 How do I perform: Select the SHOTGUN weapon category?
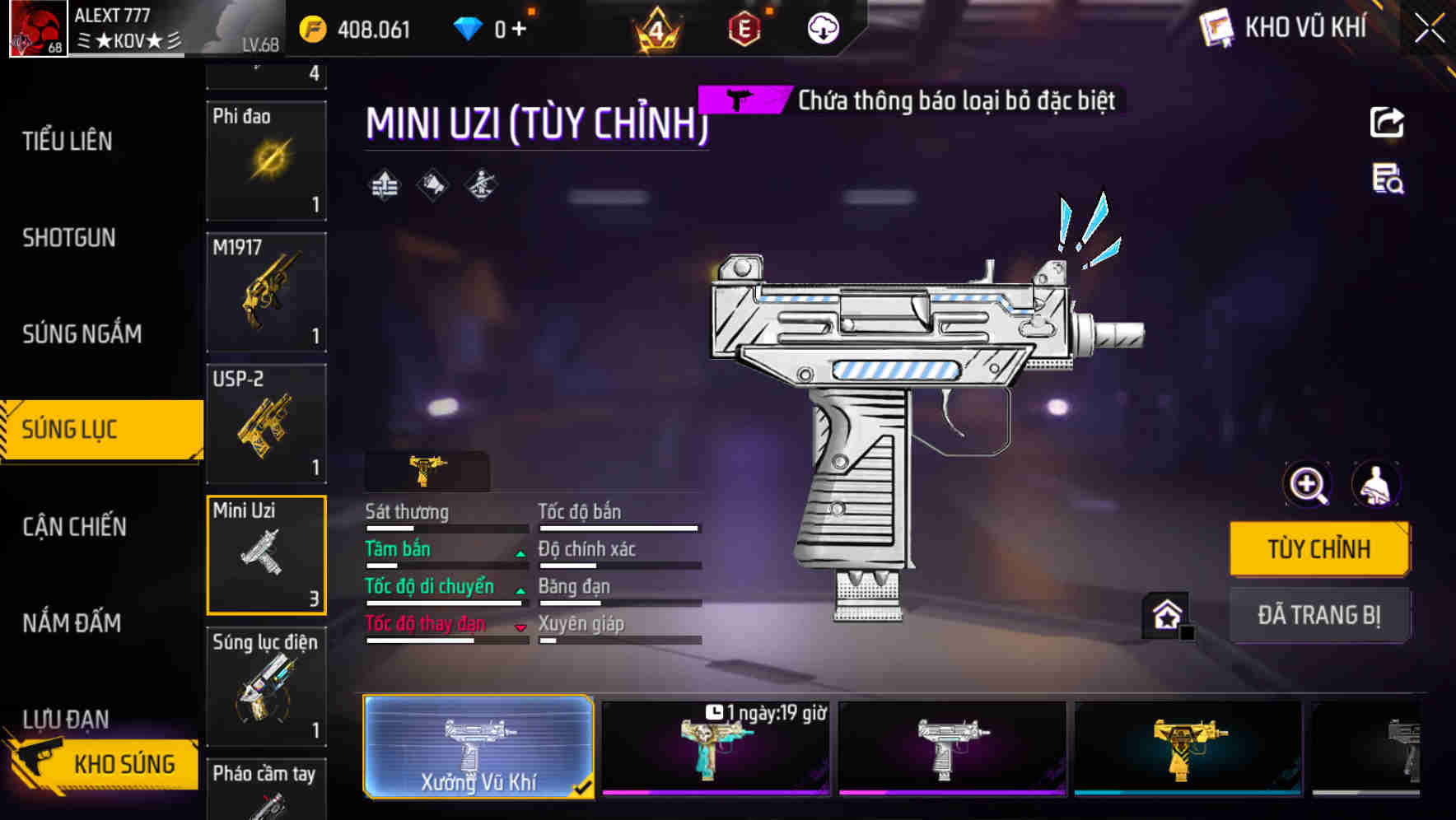pyautogui.click(x=69, y=238)
